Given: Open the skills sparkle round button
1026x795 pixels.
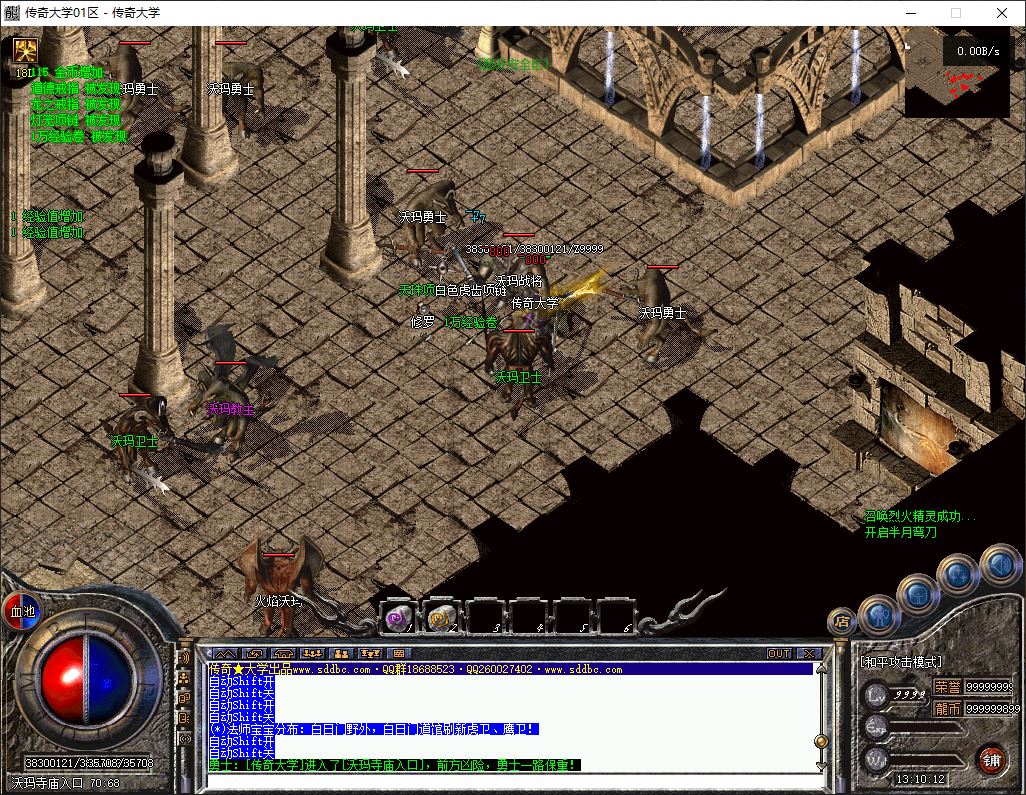Looking at the screenshot, I should [x=957, y=574].
